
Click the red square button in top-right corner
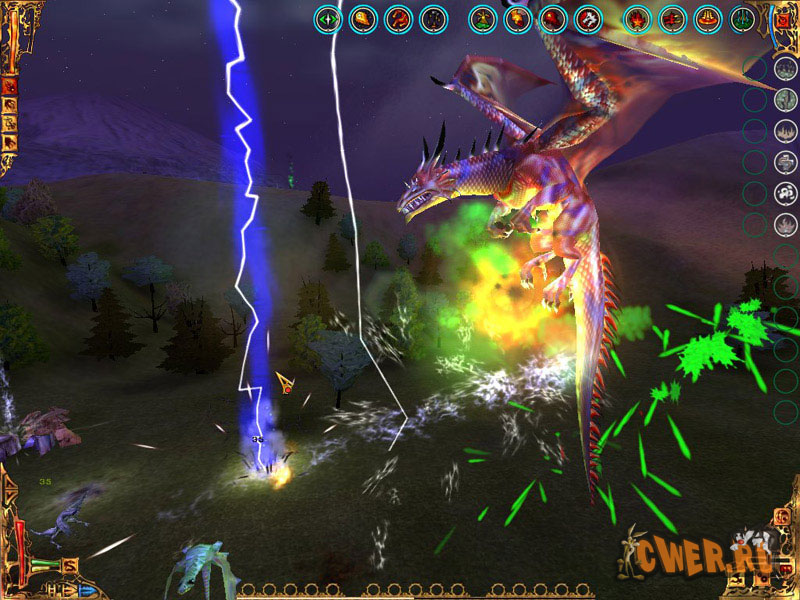click(x=782, y=18)
